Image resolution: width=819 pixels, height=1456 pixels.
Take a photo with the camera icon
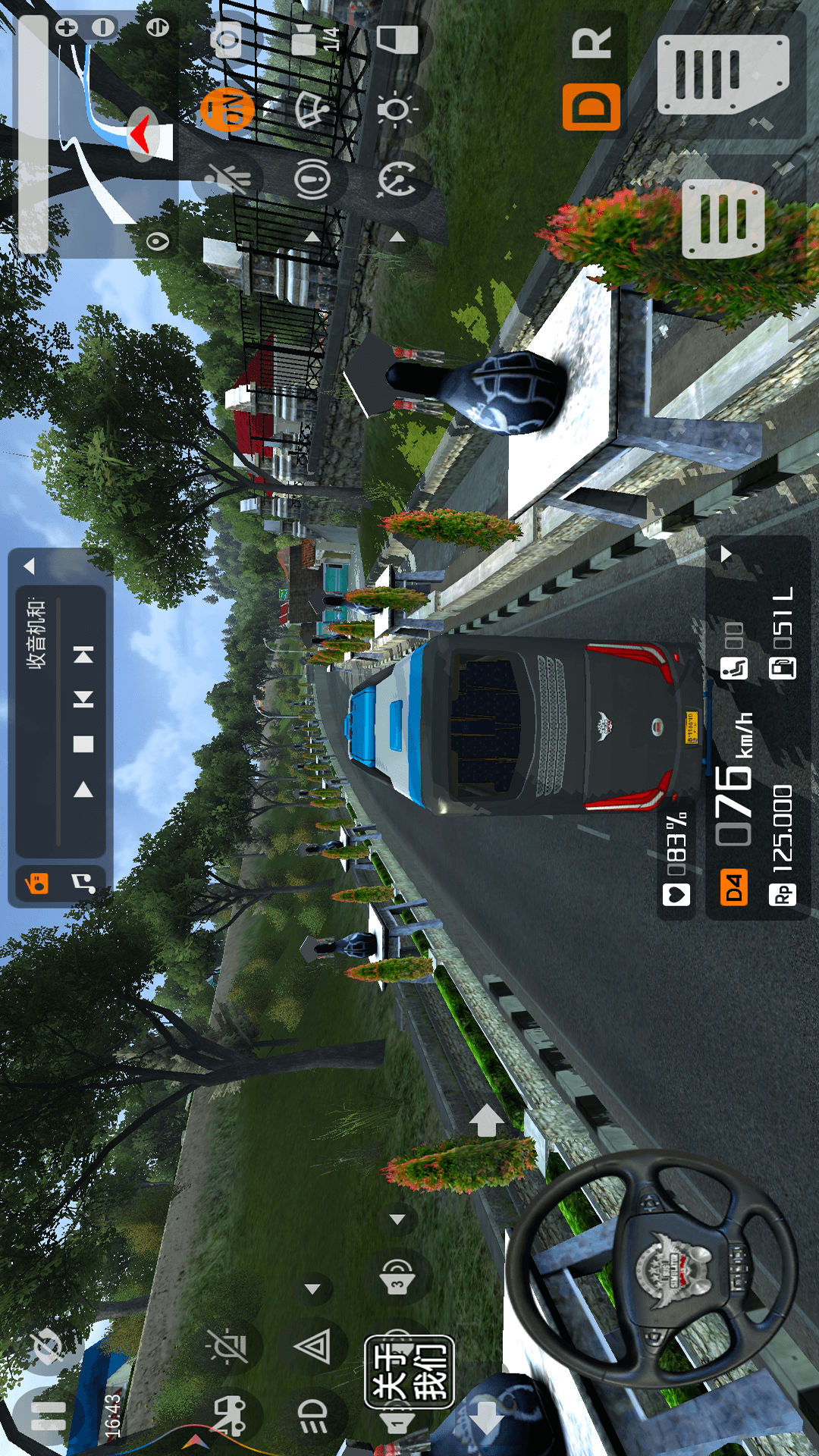pos(227,38)
